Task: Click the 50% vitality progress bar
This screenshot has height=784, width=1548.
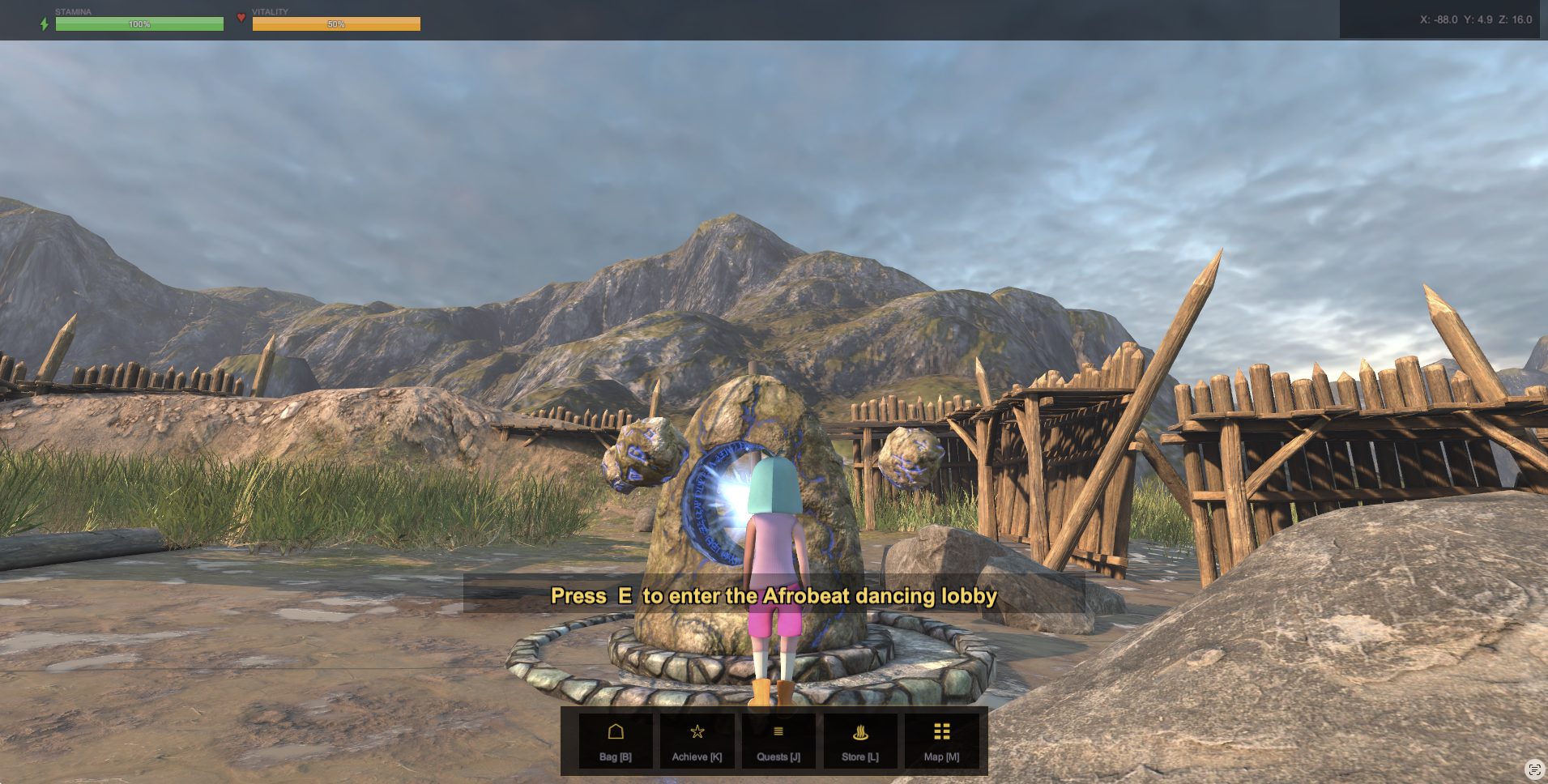Action: pyautogui.click(x=337, y=24)
